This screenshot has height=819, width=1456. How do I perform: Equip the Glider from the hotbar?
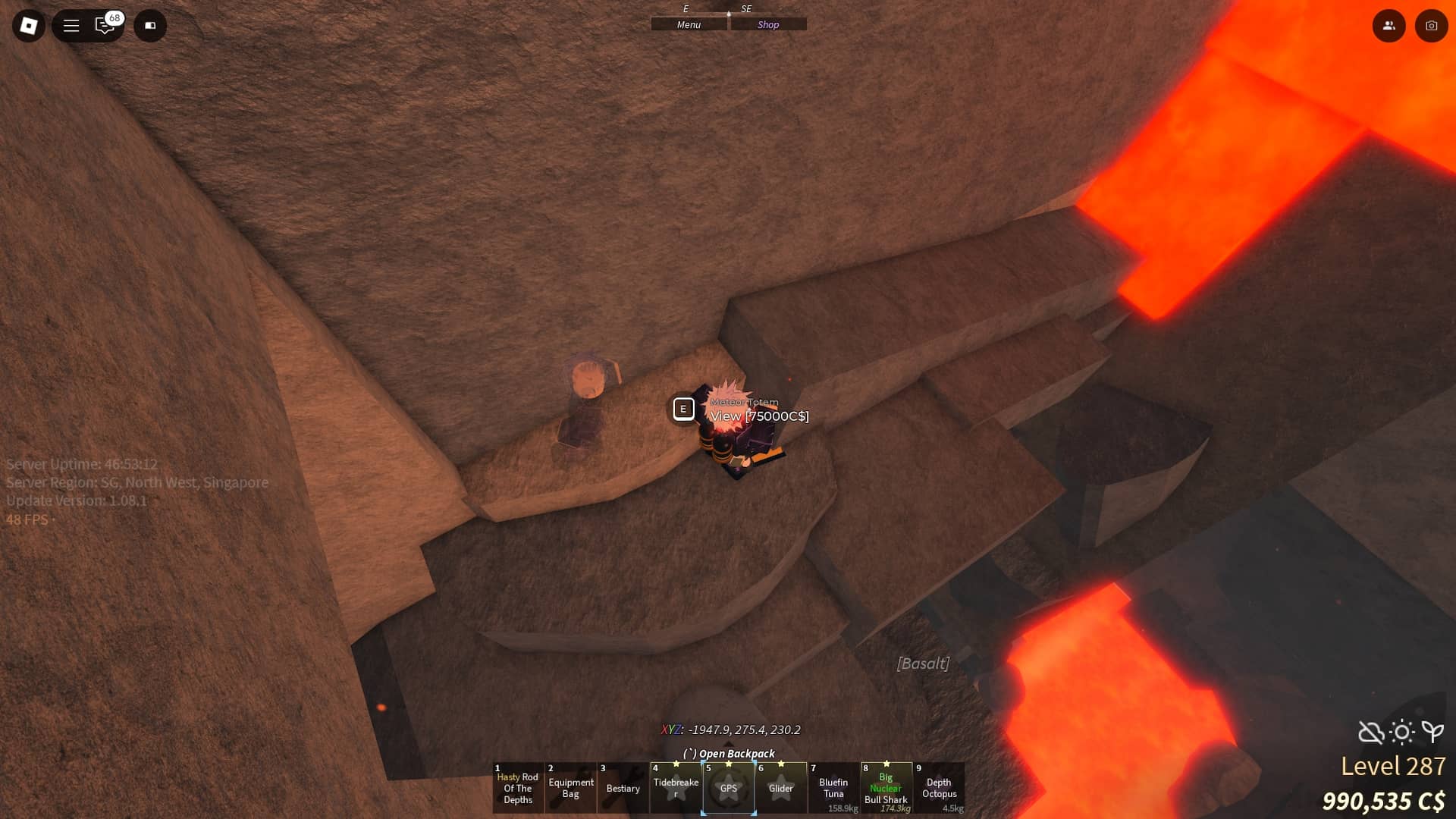click(x=782, y=789)
